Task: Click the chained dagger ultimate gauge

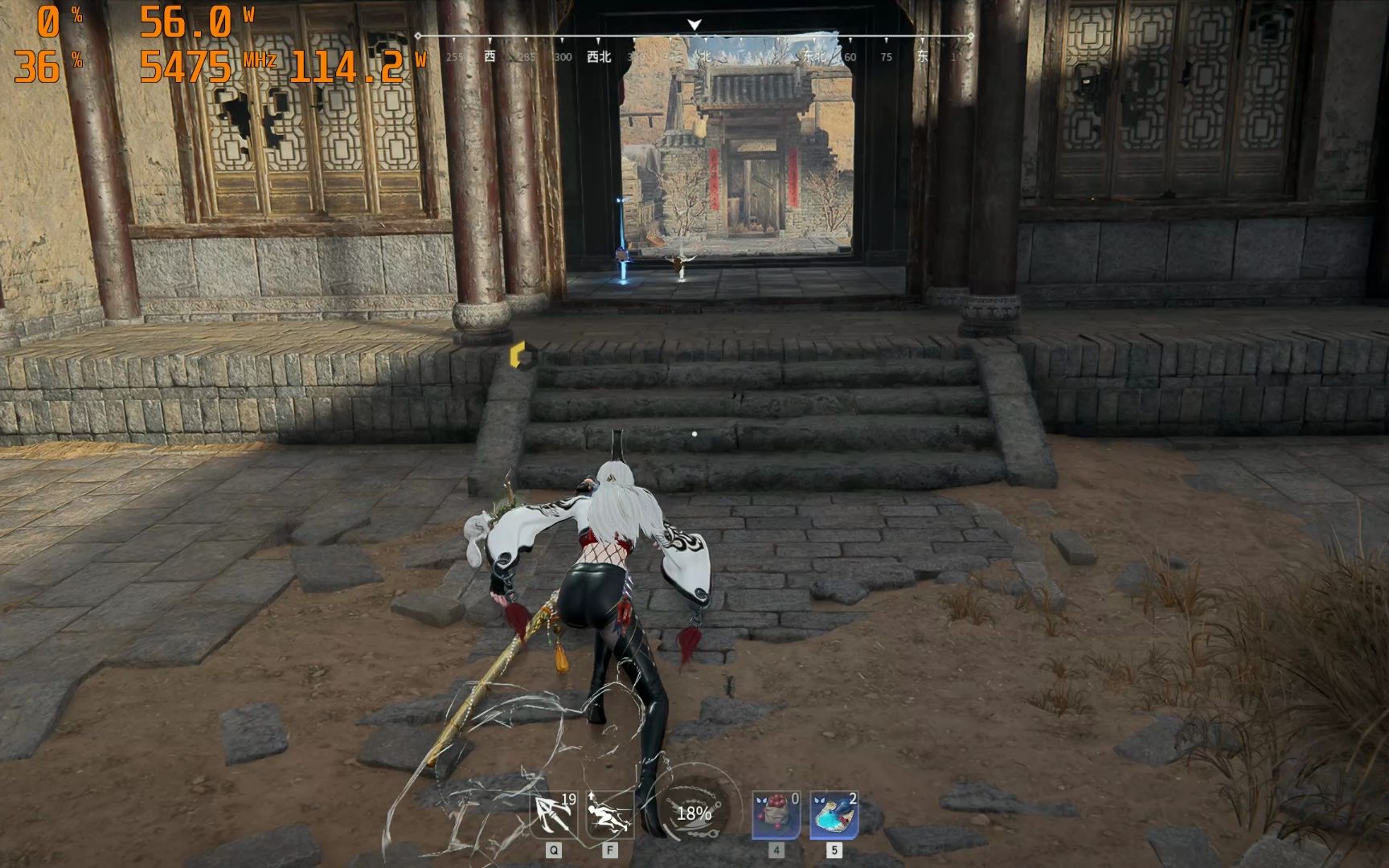Action: (x=694, y=813)
